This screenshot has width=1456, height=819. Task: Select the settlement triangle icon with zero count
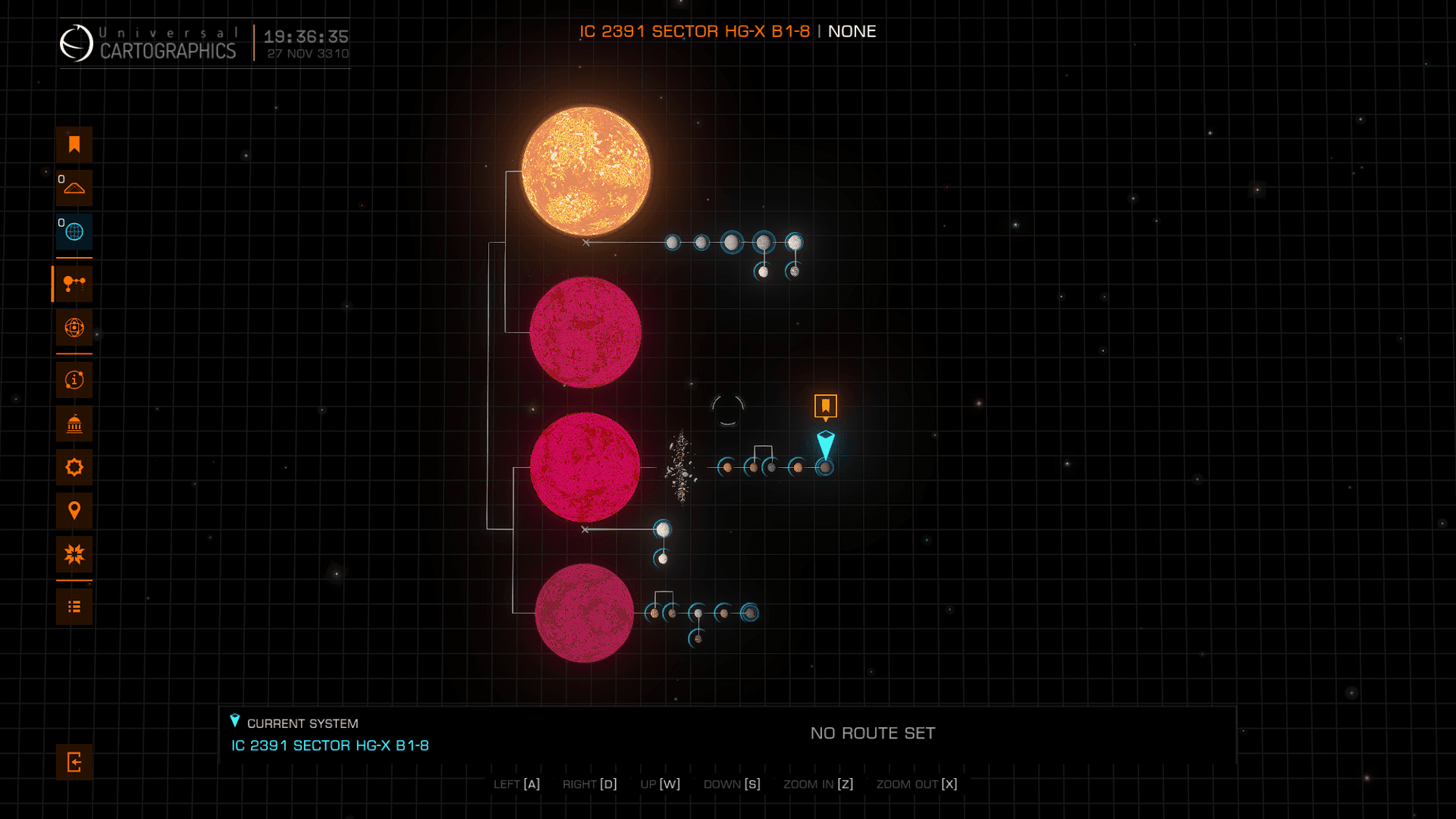click(x=74, y=188)
